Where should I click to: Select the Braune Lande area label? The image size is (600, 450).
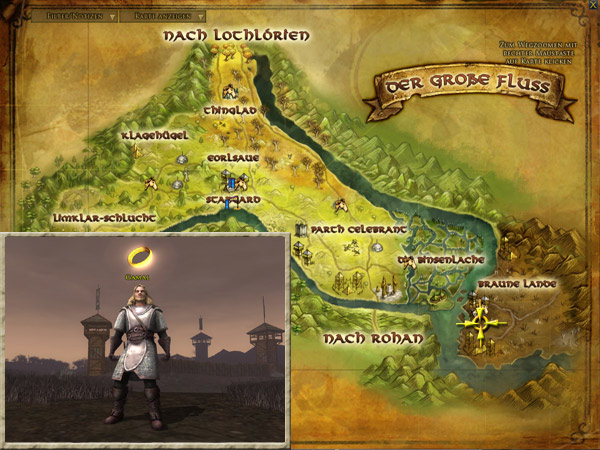tap(516, 284)
